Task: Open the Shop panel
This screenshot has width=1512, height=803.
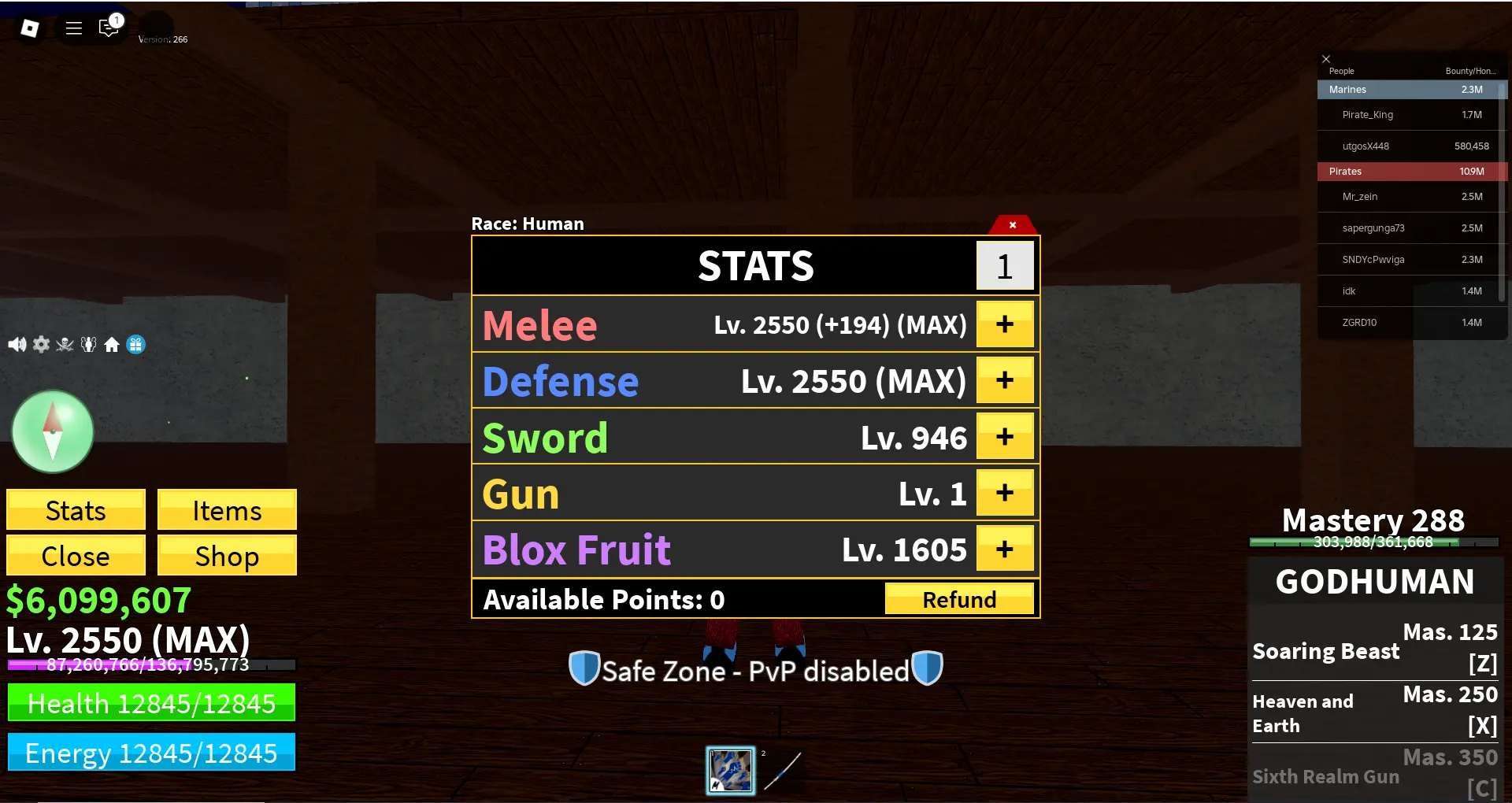Action: tap(227, 556)
